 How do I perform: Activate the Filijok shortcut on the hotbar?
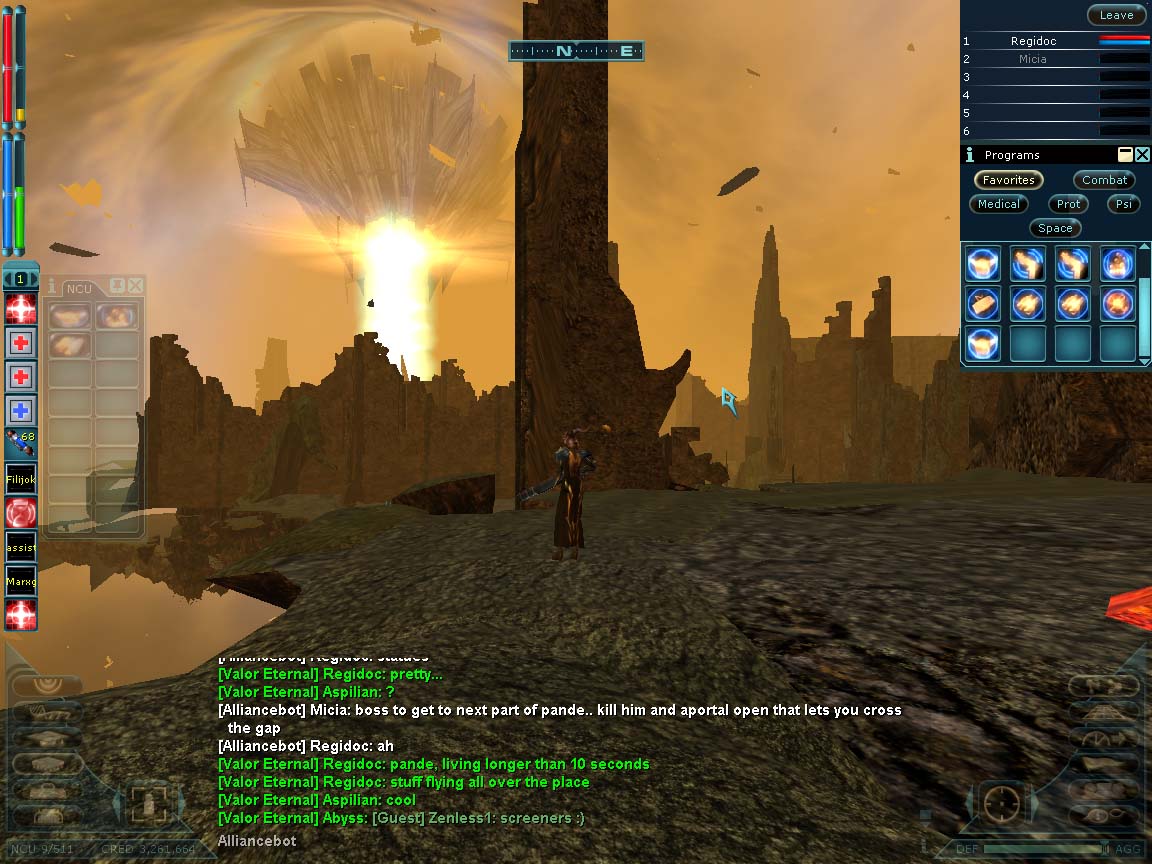point(21,479)
